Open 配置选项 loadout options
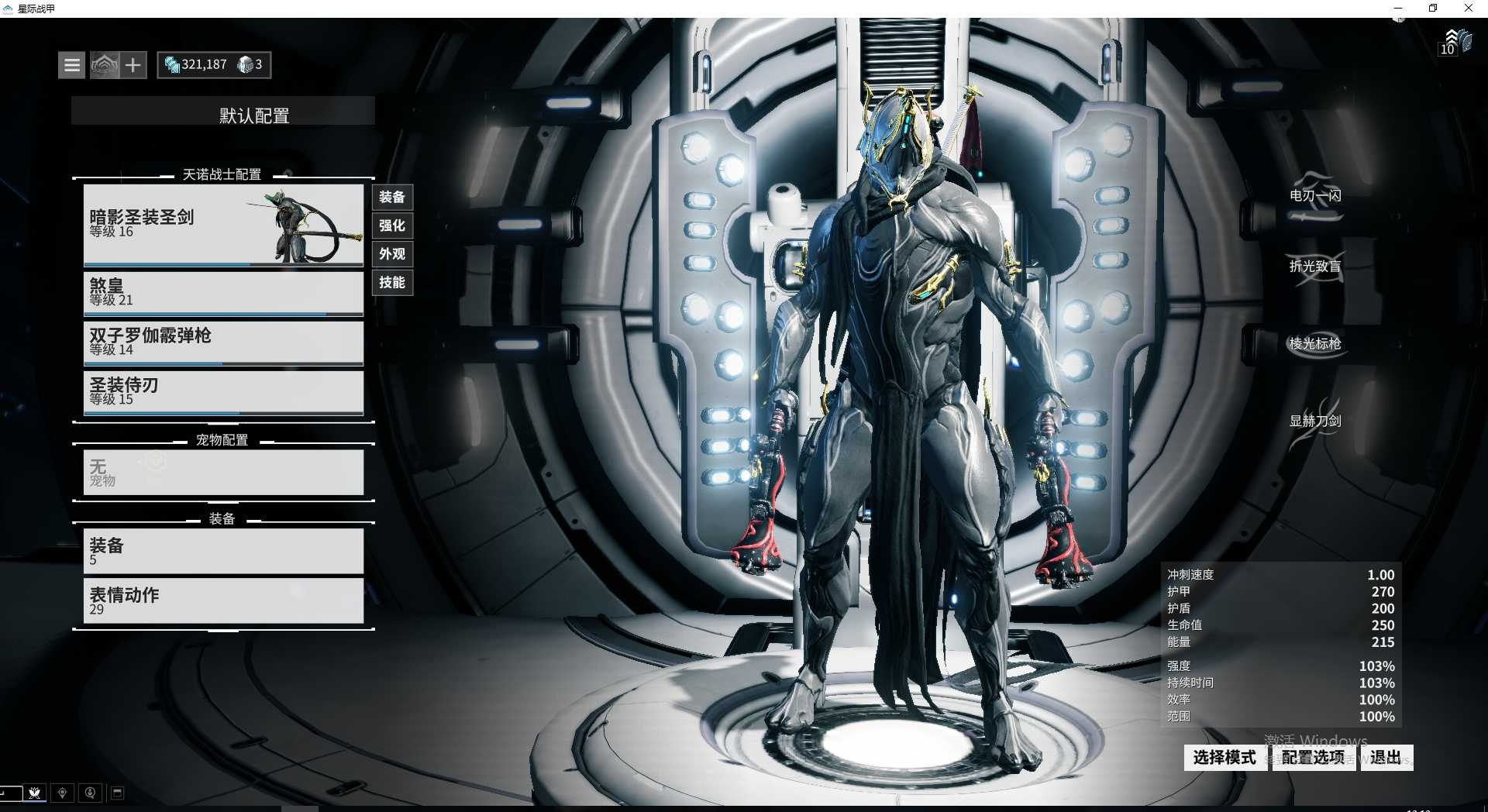This screenshot has height=812, width=1488. 1313,758
